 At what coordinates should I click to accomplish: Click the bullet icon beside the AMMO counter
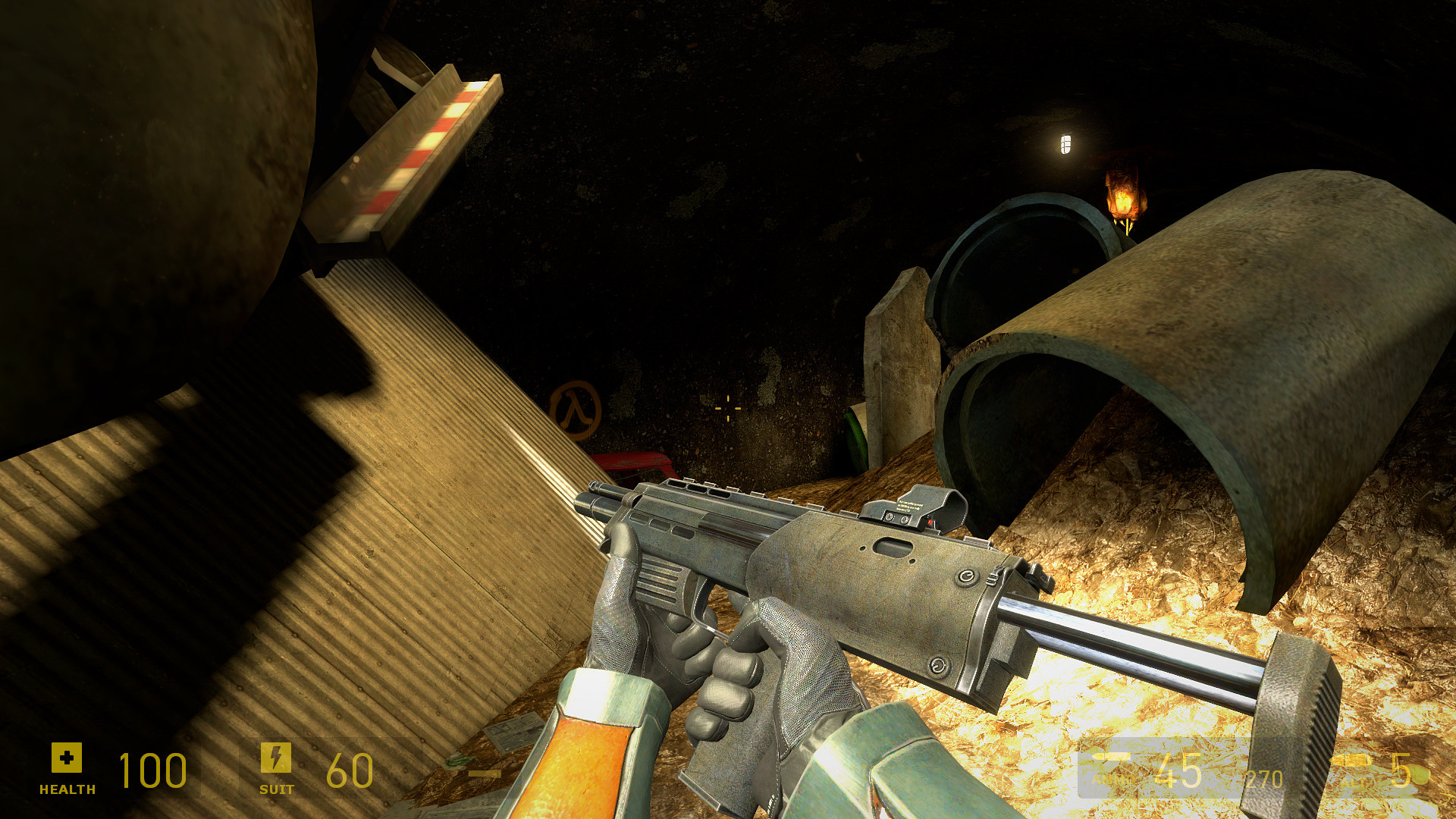pyautogui.click(x=1111, y=757)
